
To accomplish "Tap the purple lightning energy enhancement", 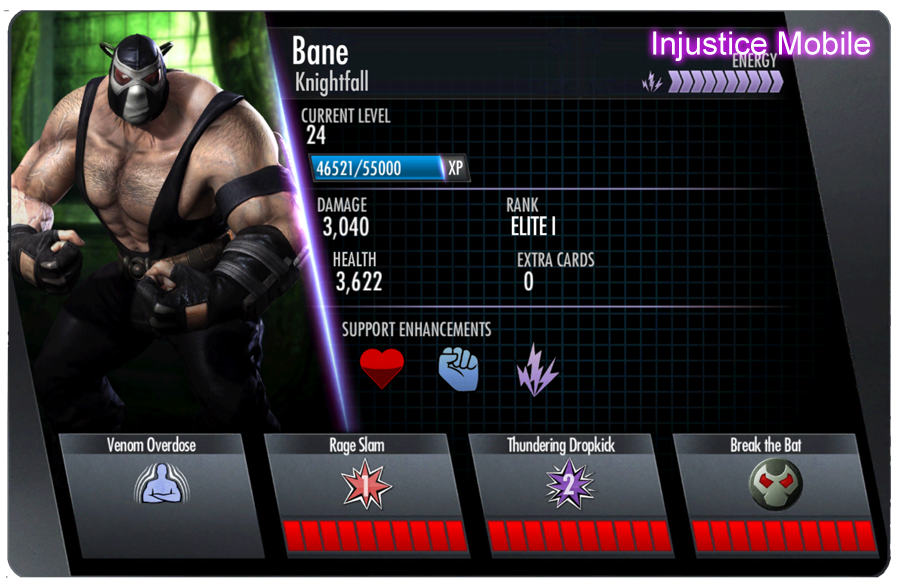I will point(537,369).
